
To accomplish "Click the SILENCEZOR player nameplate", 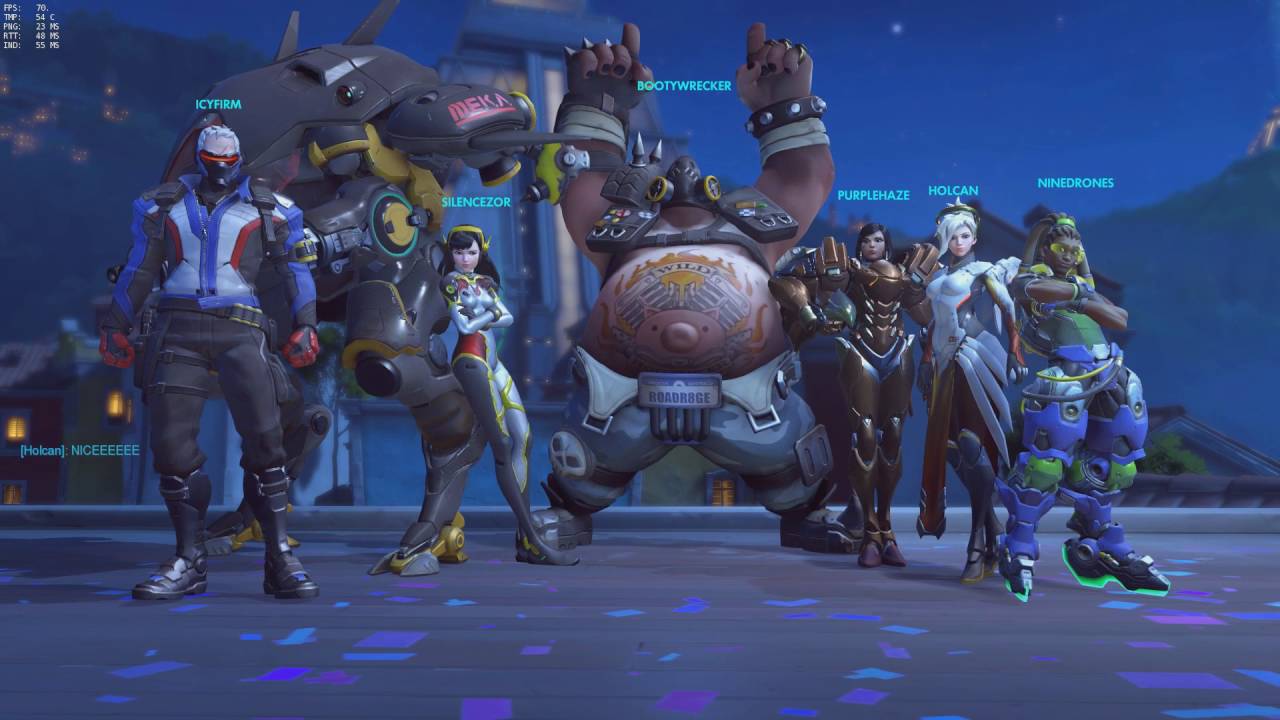I will pyautogui.click(x=474, y=200).
